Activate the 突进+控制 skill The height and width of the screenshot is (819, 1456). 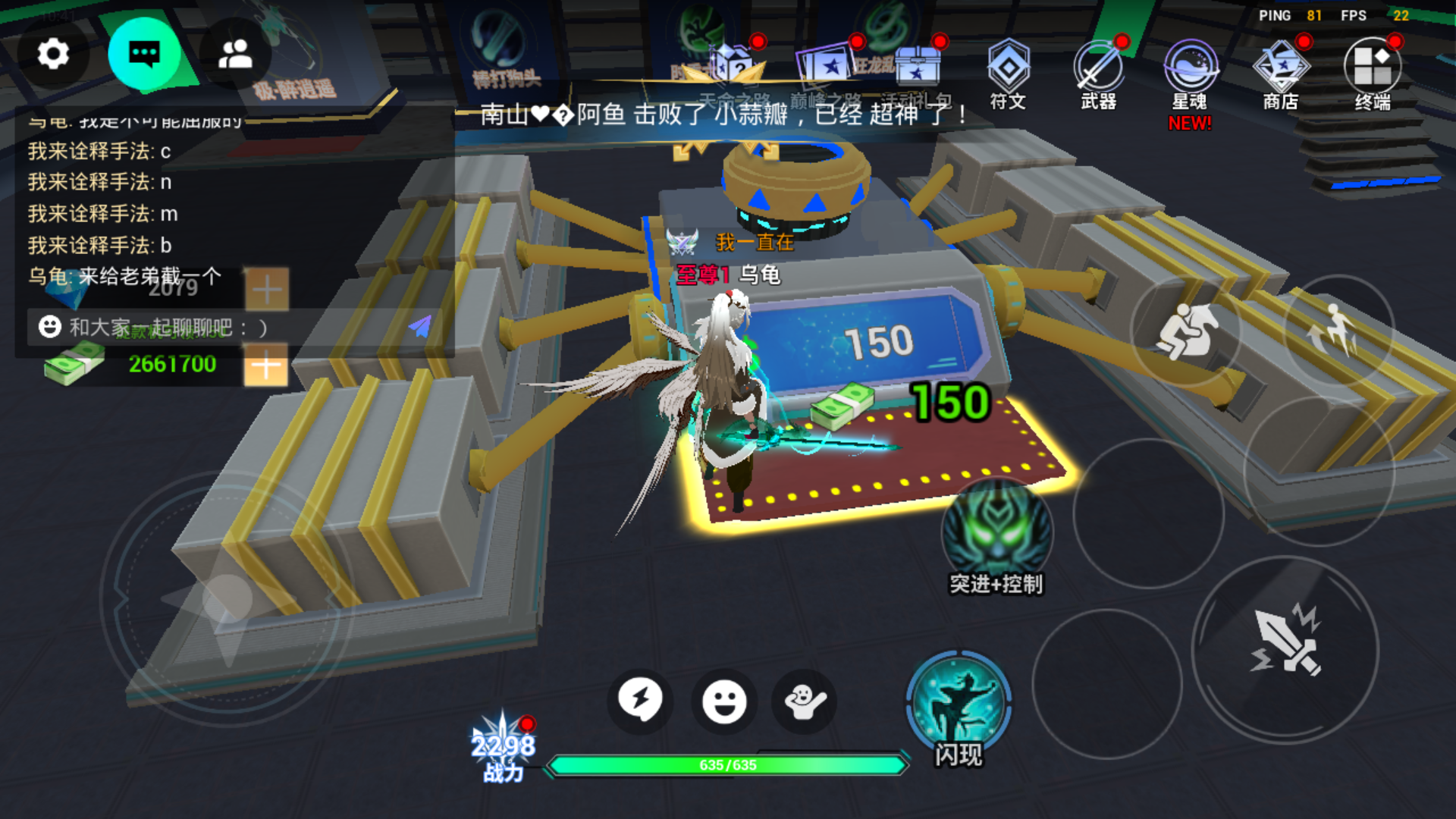coord(996,535)
